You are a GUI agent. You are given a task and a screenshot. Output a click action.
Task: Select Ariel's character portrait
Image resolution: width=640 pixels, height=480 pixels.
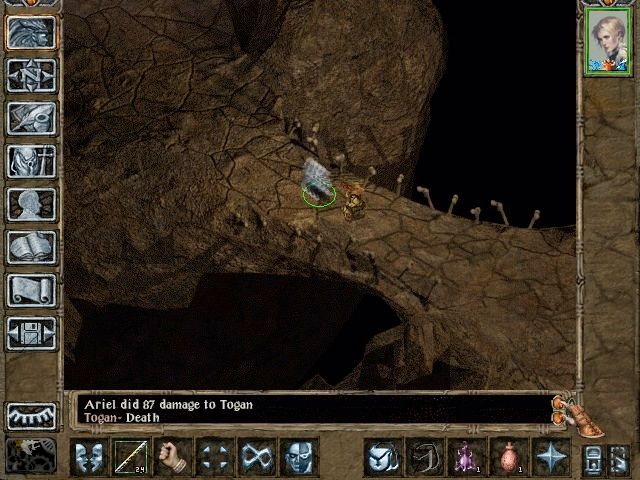coord(605,44)
